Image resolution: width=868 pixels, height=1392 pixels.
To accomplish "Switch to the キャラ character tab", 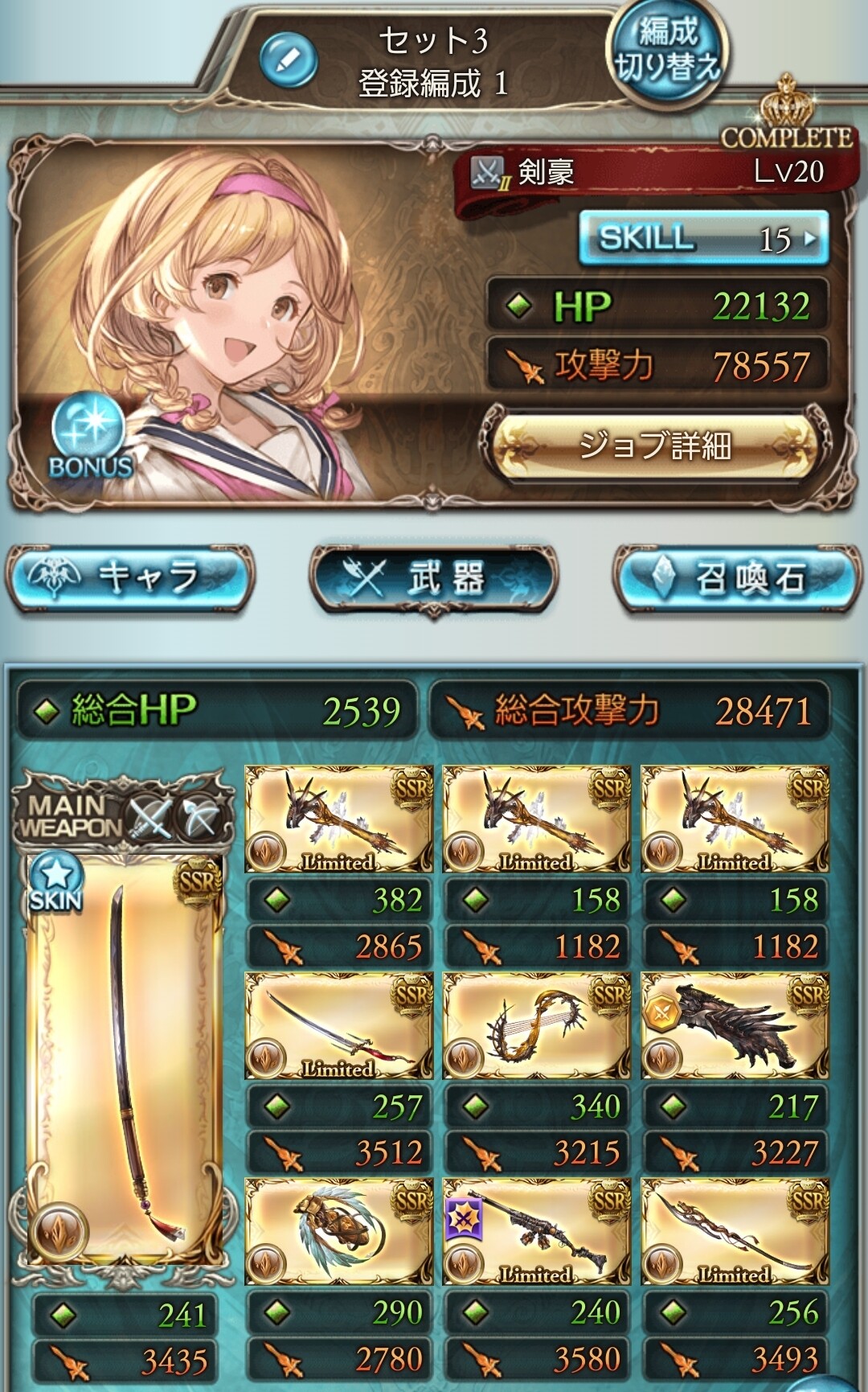I will click(130, 577).
